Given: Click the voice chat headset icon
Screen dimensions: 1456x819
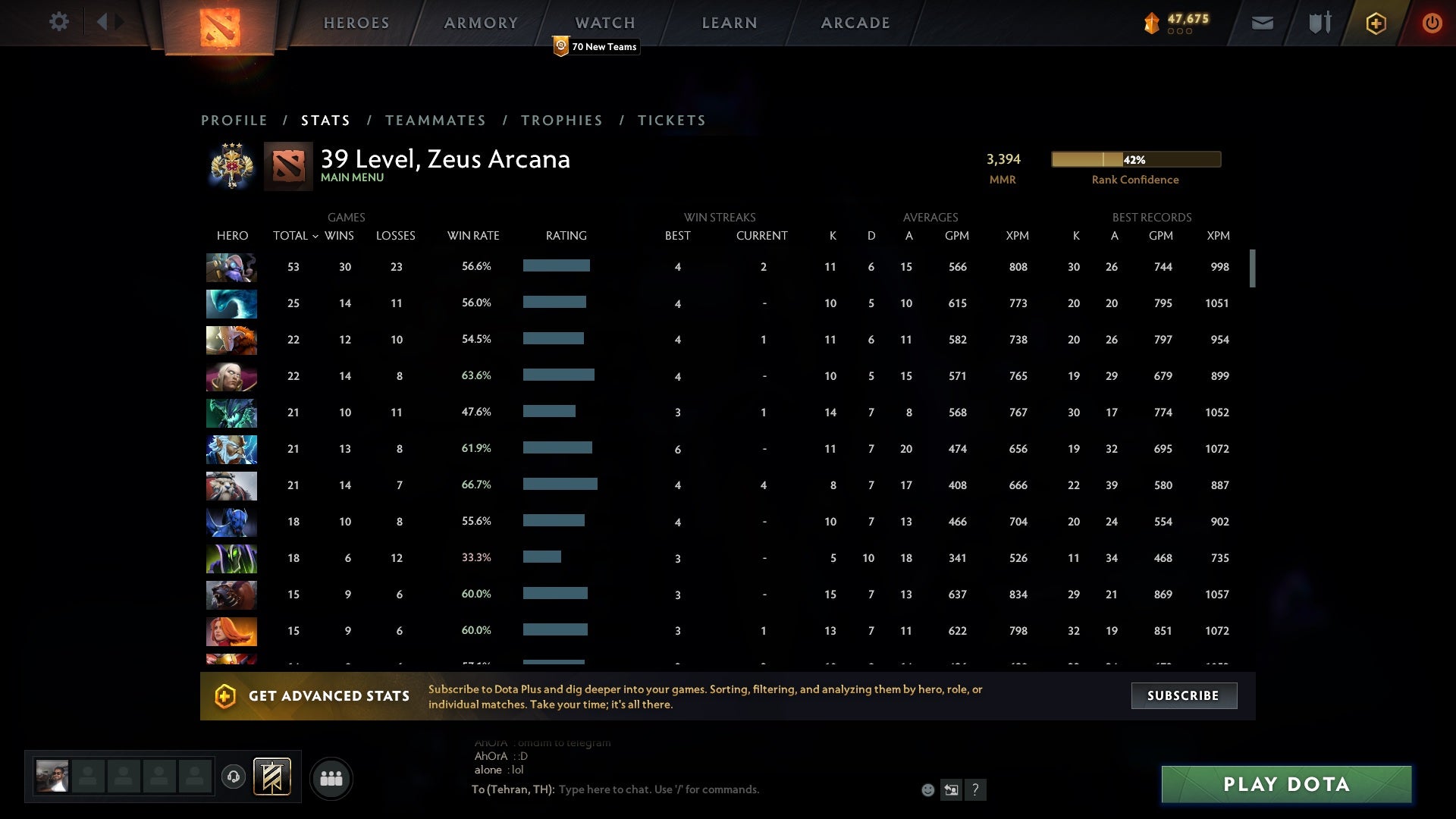Looking at the screenshot, I should pos(234,777).
